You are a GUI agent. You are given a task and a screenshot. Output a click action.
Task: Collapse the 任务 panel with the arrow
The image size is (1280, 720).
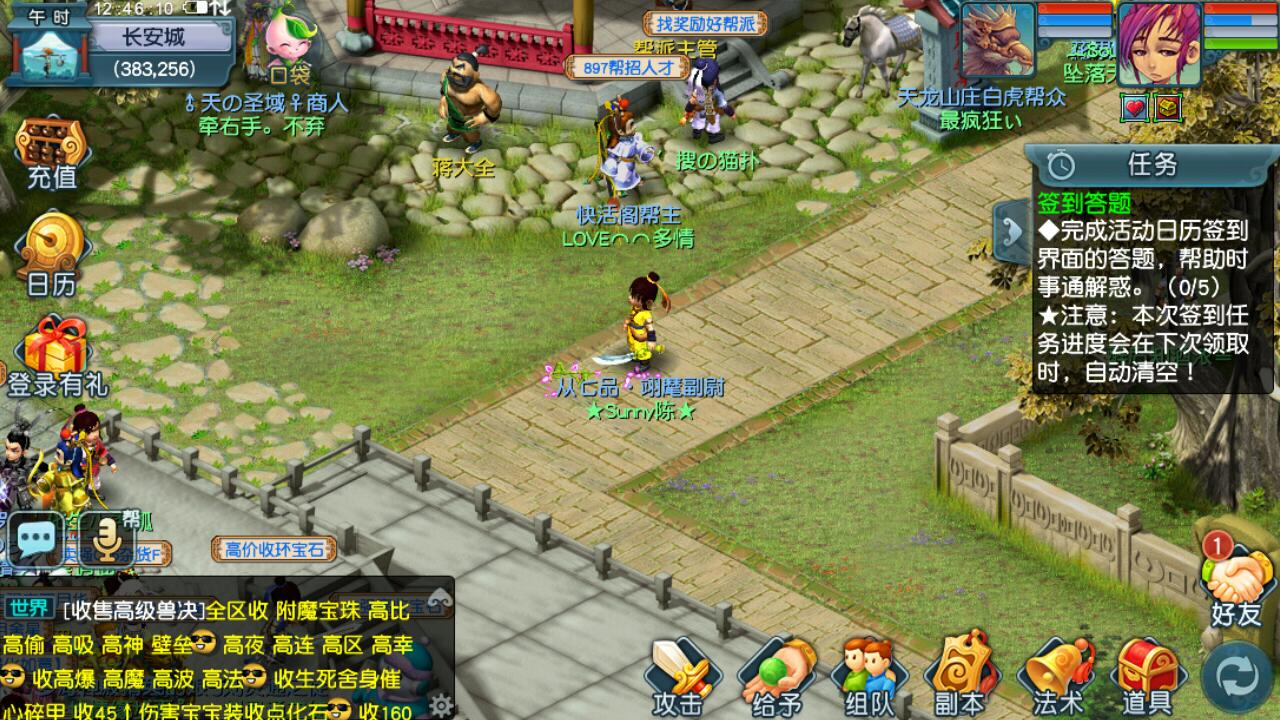click(x=1010, y=228)
